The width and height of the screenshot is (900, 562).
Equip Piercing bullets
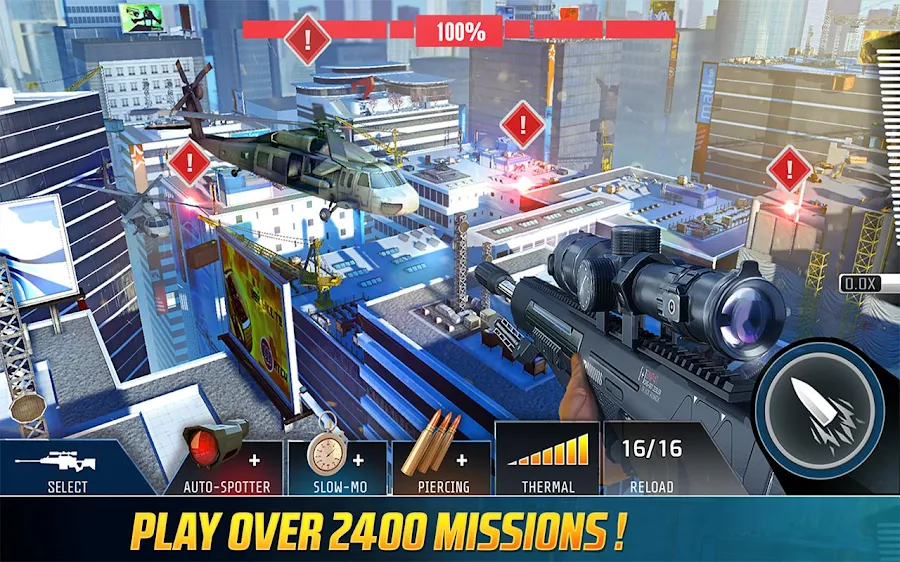[443, 460]
